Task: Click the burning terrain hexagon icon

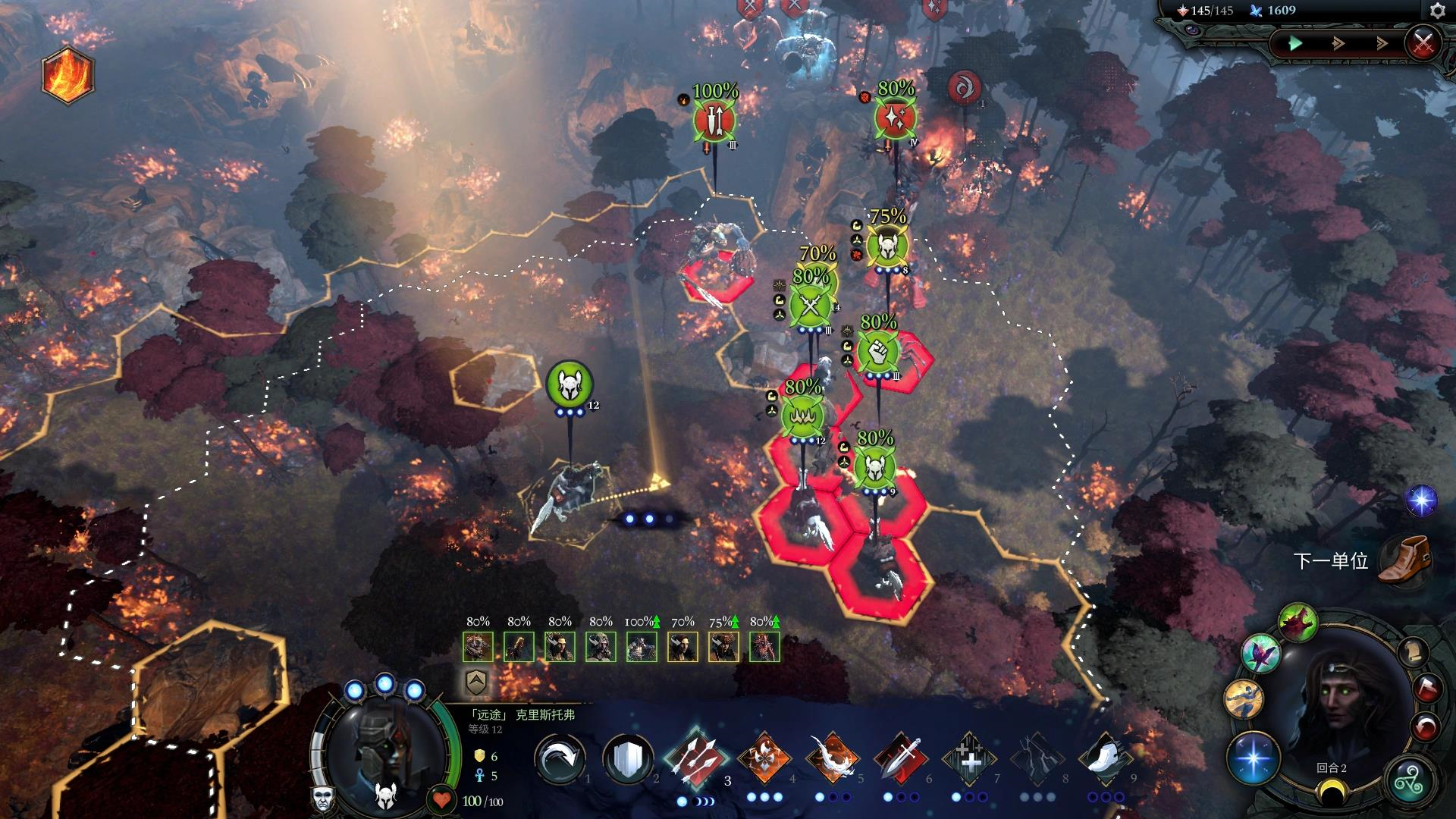Action: [68, 76]
